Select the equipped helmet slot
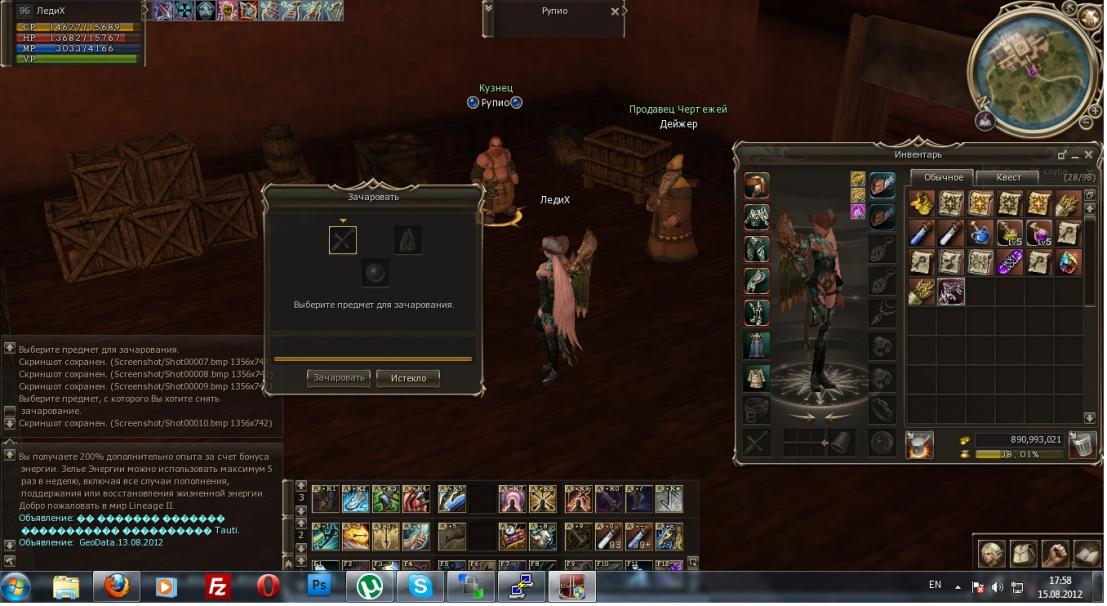 (x=757, y=185)
